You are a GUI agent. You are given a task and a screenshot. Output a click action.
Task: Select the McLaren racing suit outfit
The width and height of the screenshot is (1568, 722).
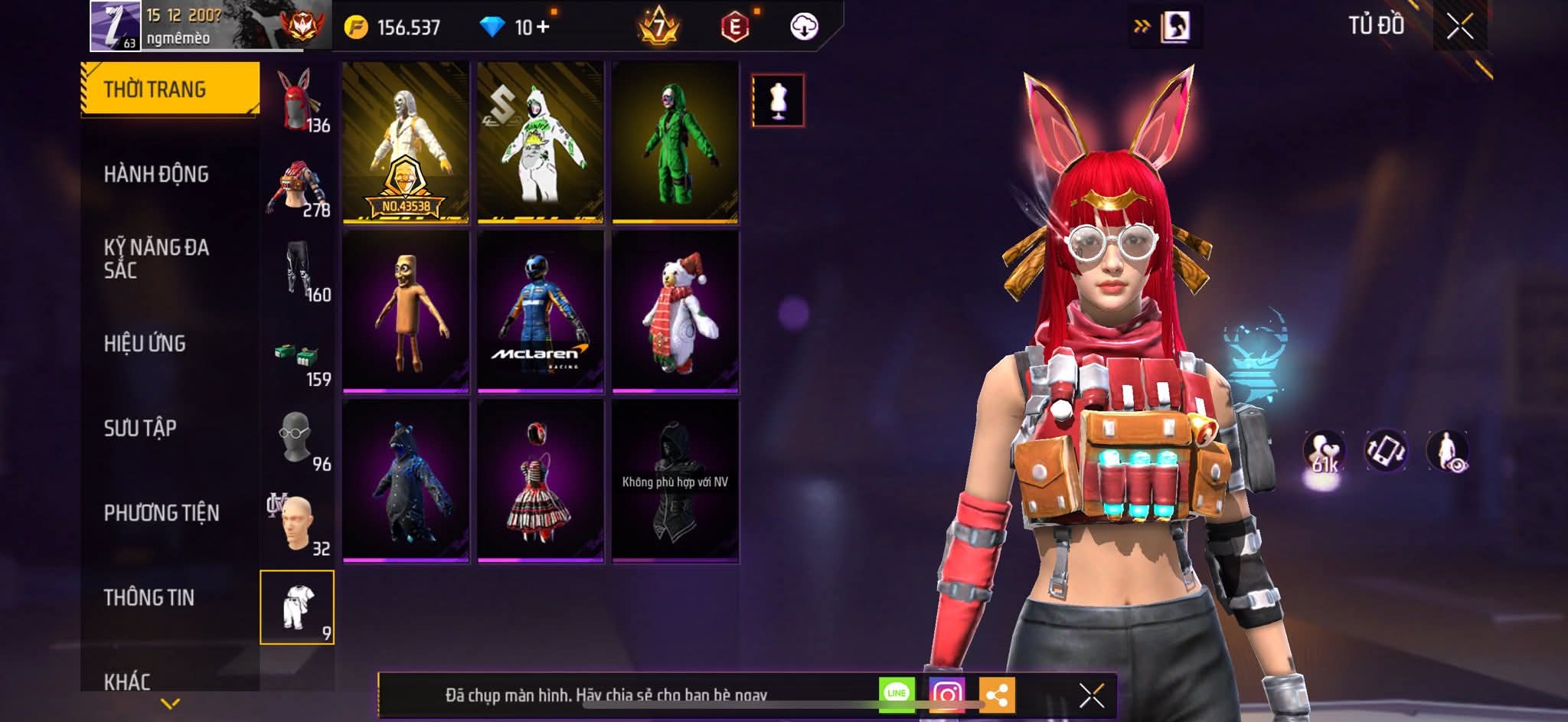point(541,312)
